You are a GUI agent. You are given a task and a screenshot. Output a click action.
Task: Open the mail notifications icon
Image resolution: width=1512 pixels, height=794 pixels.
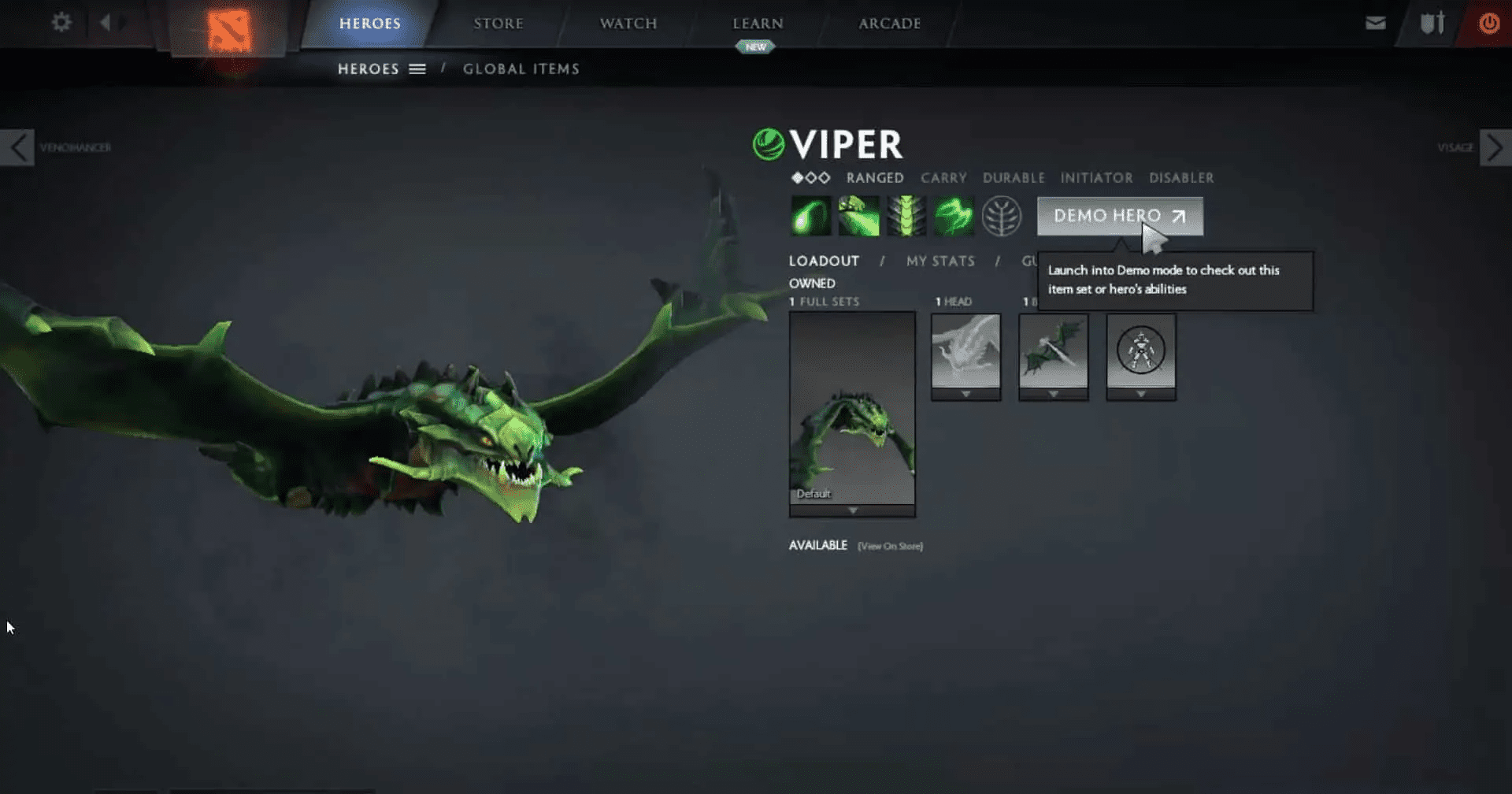[x=1375, y=23]
